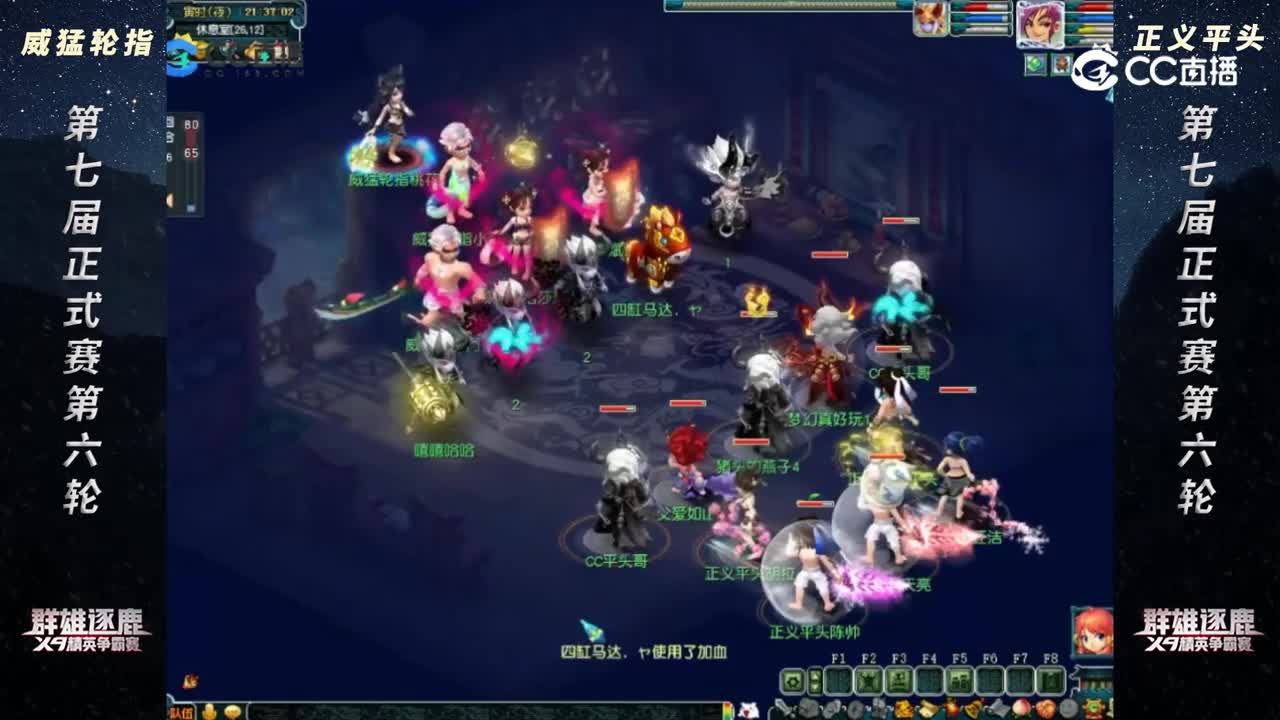Toggle the red pet buff icon below the pink-haired portrait
Viewport: 1280px width, 720px height.
pyautogui.click(x=1060, y=63)
